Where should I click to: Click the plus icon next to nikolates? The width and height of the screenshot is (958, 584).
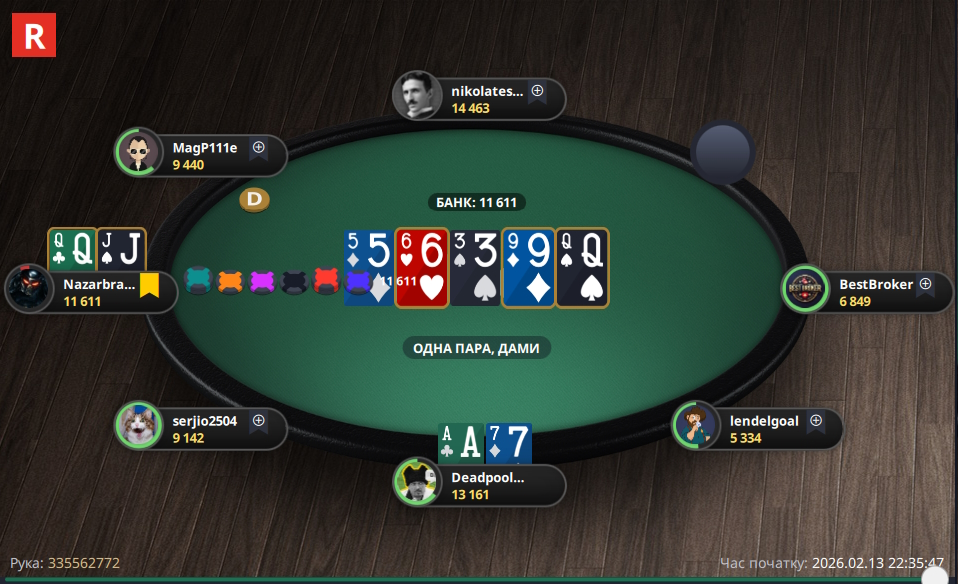(x=537, y=91)
